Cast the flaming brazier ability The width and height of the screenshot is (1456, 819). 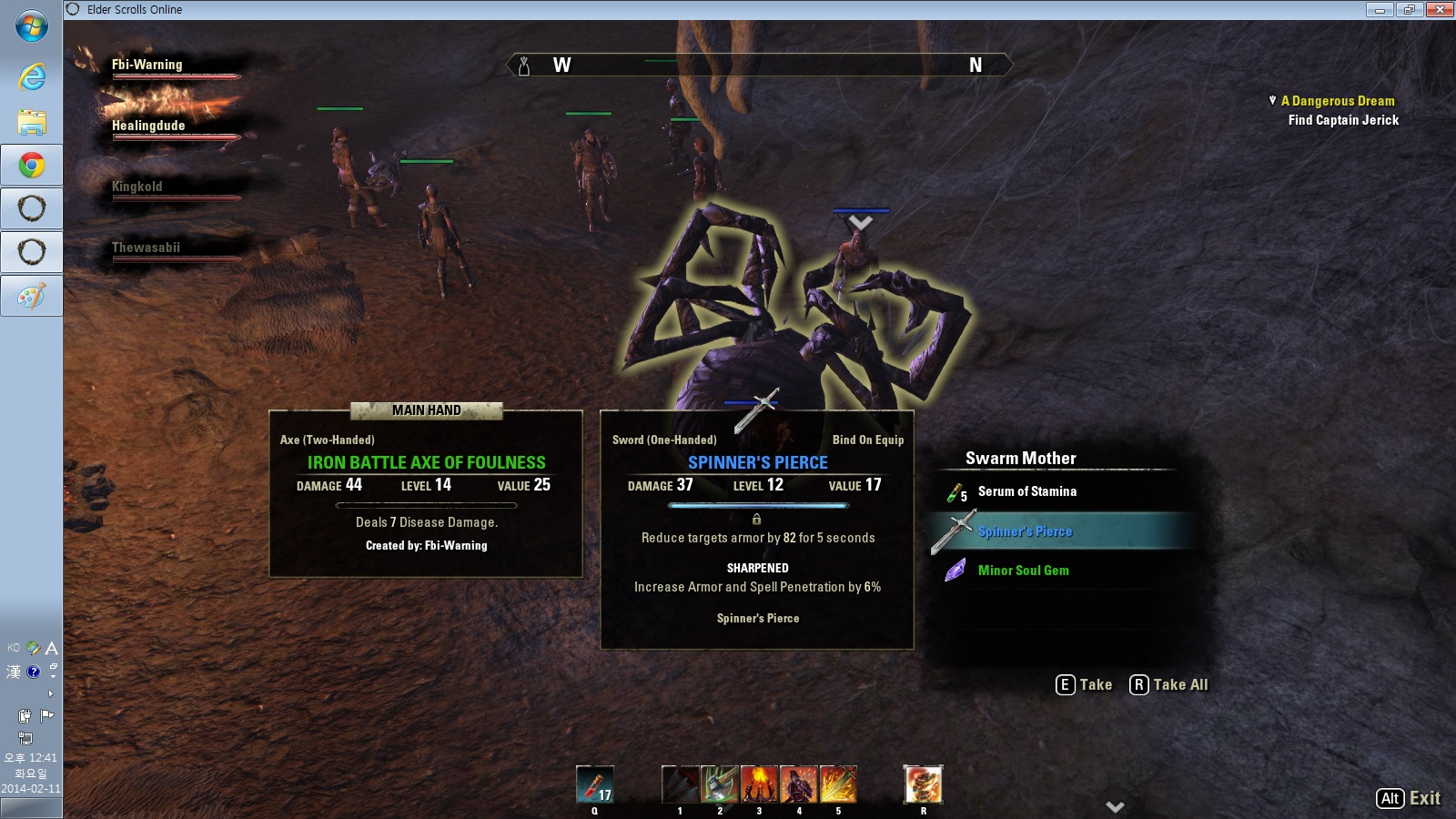759,784
